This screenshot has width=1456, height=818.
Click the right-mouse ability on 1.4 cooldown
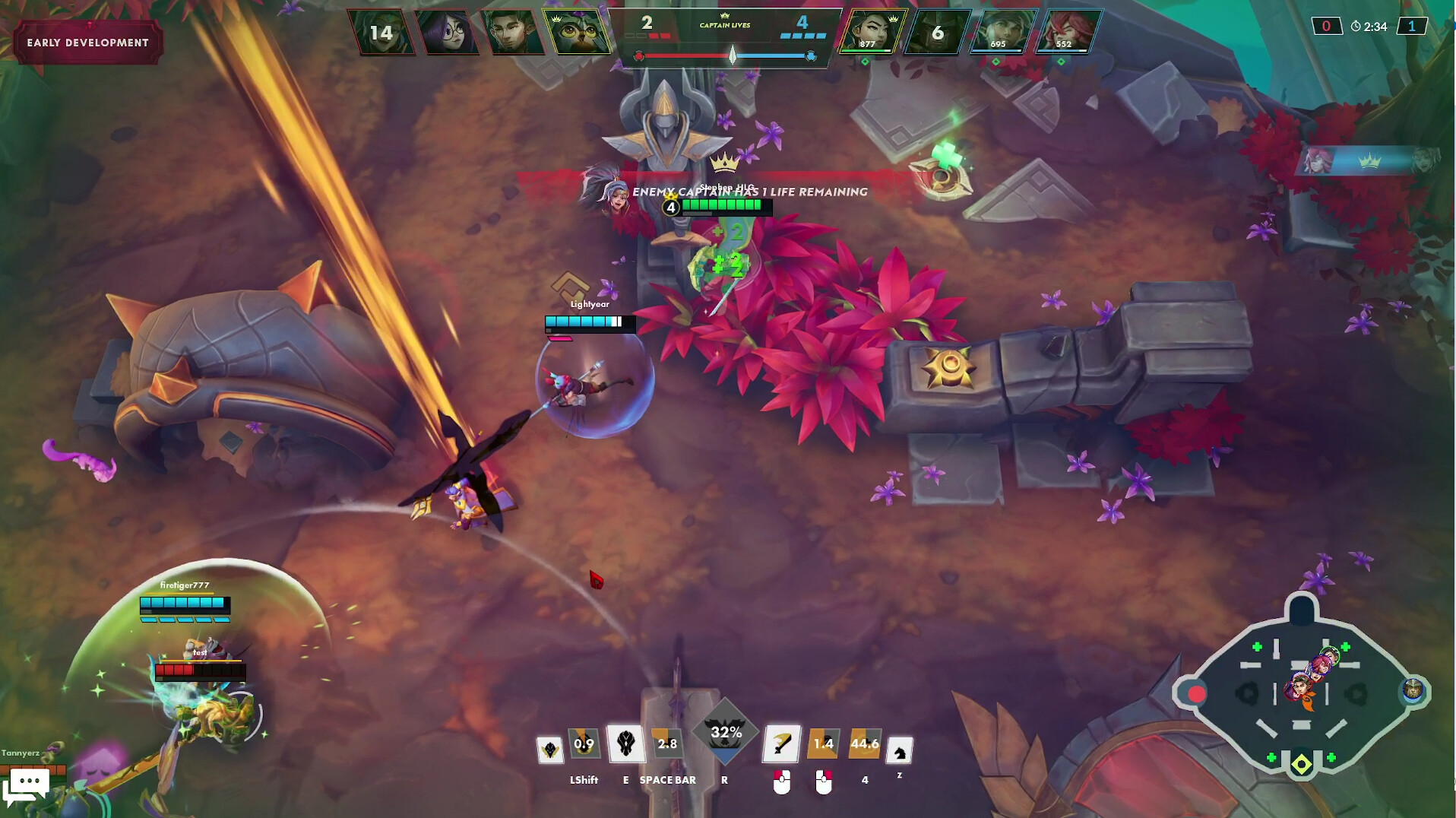coord(823,745)
